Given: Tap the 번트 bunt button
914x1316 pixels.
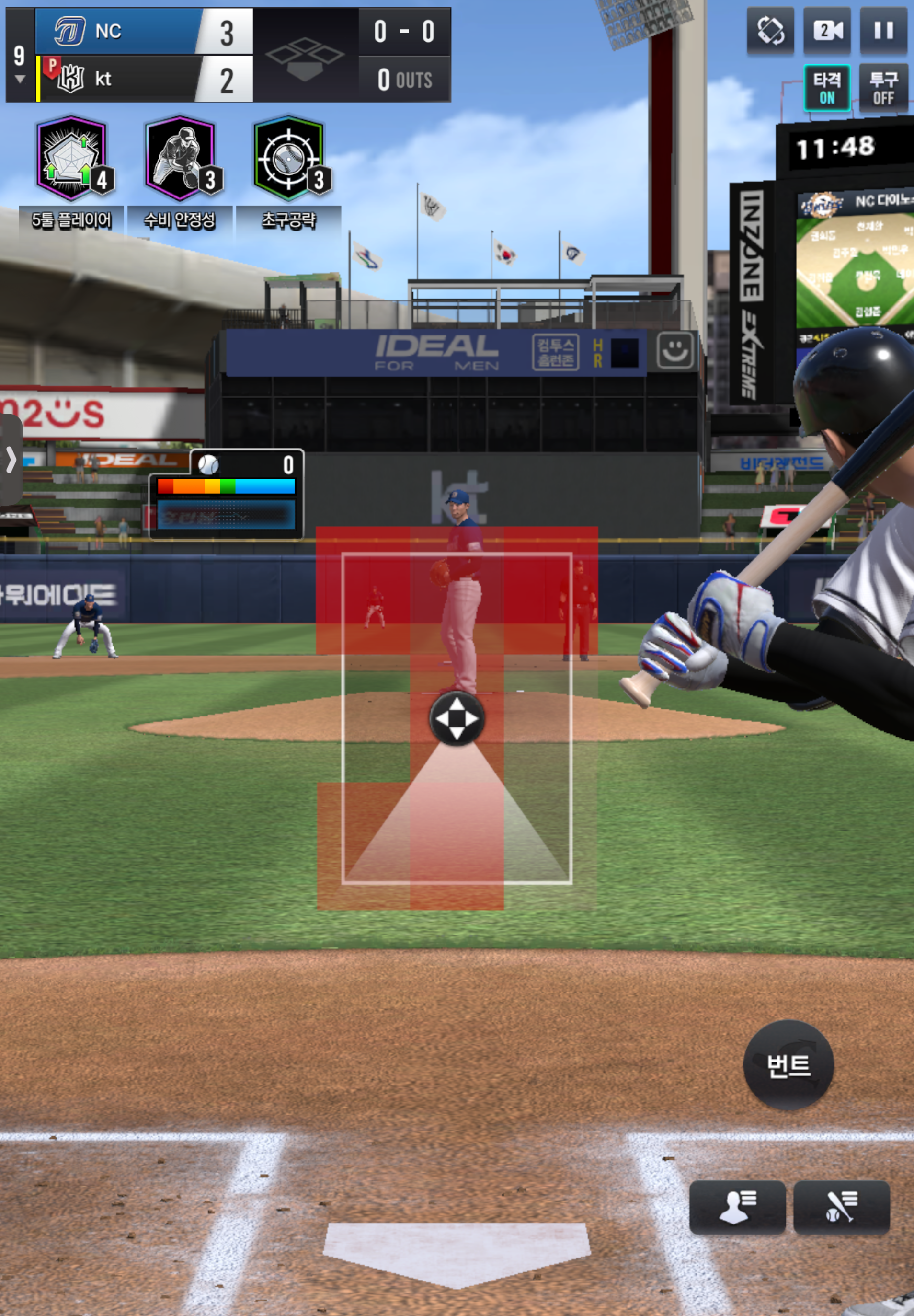Looking at the screenshot, I should tap(788, 1065).
